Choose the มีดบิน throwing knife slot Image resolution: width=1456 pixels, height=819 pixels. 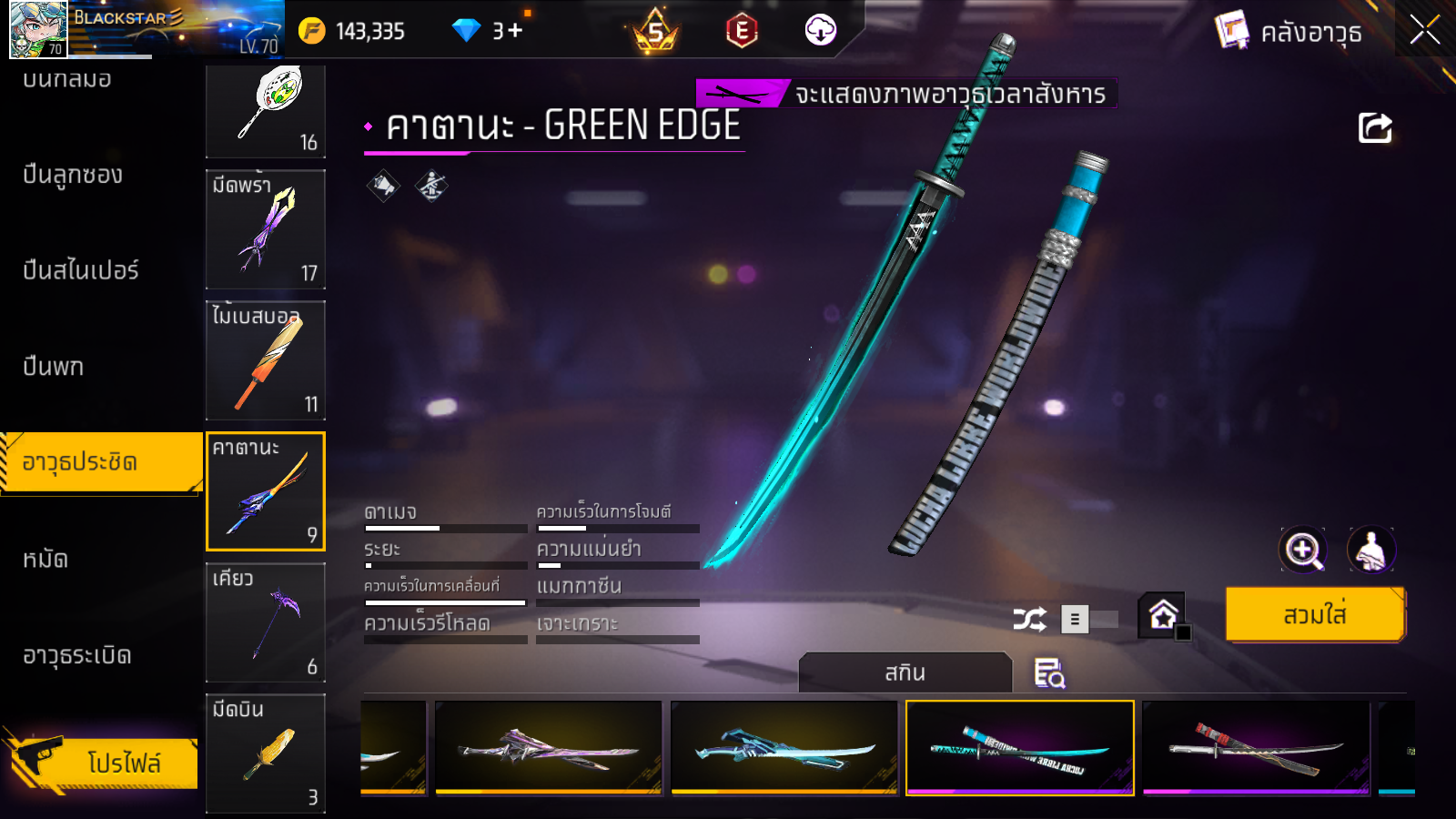266,753
